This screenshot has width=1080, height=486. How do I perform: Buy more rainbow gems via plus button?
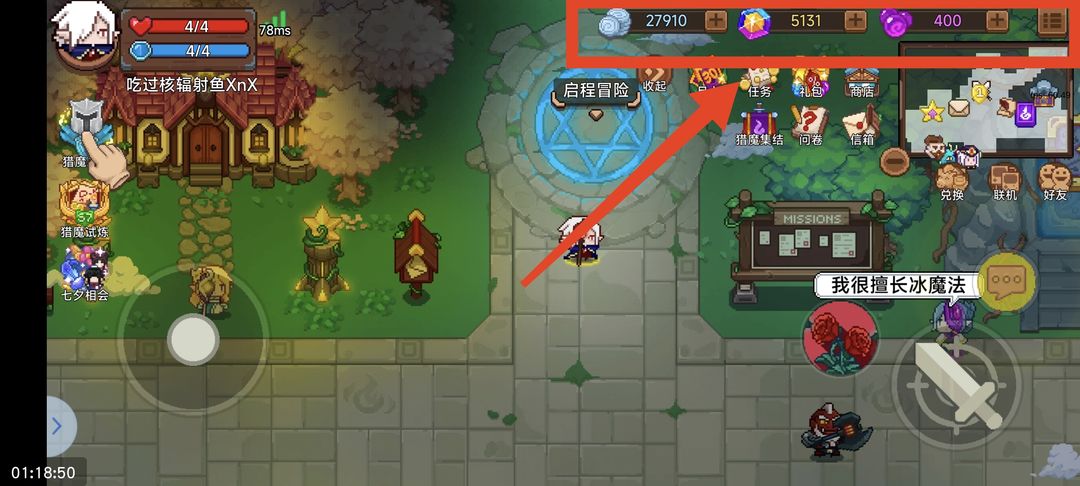855,21
